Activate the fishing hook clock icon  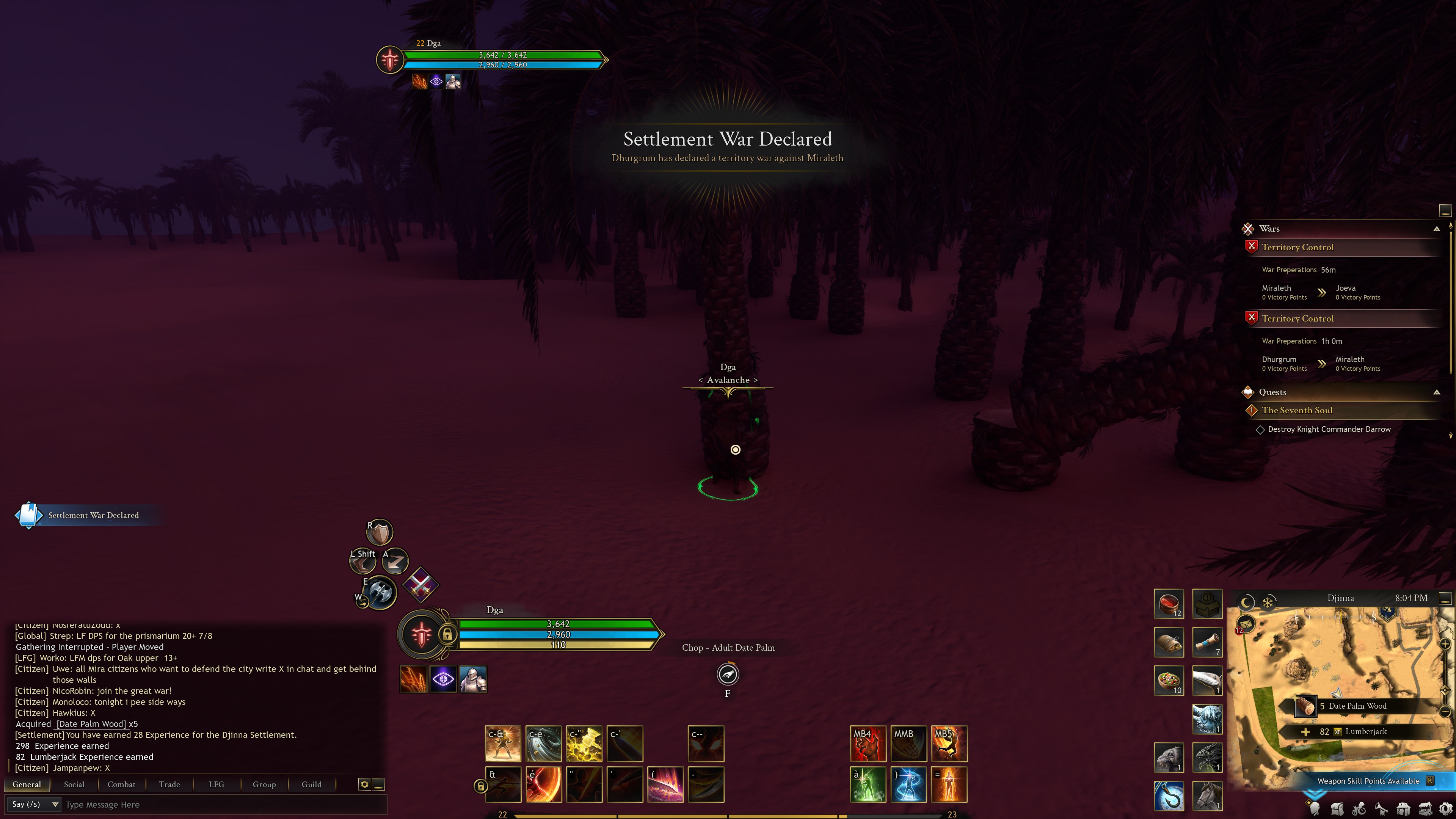point(1169,795)
